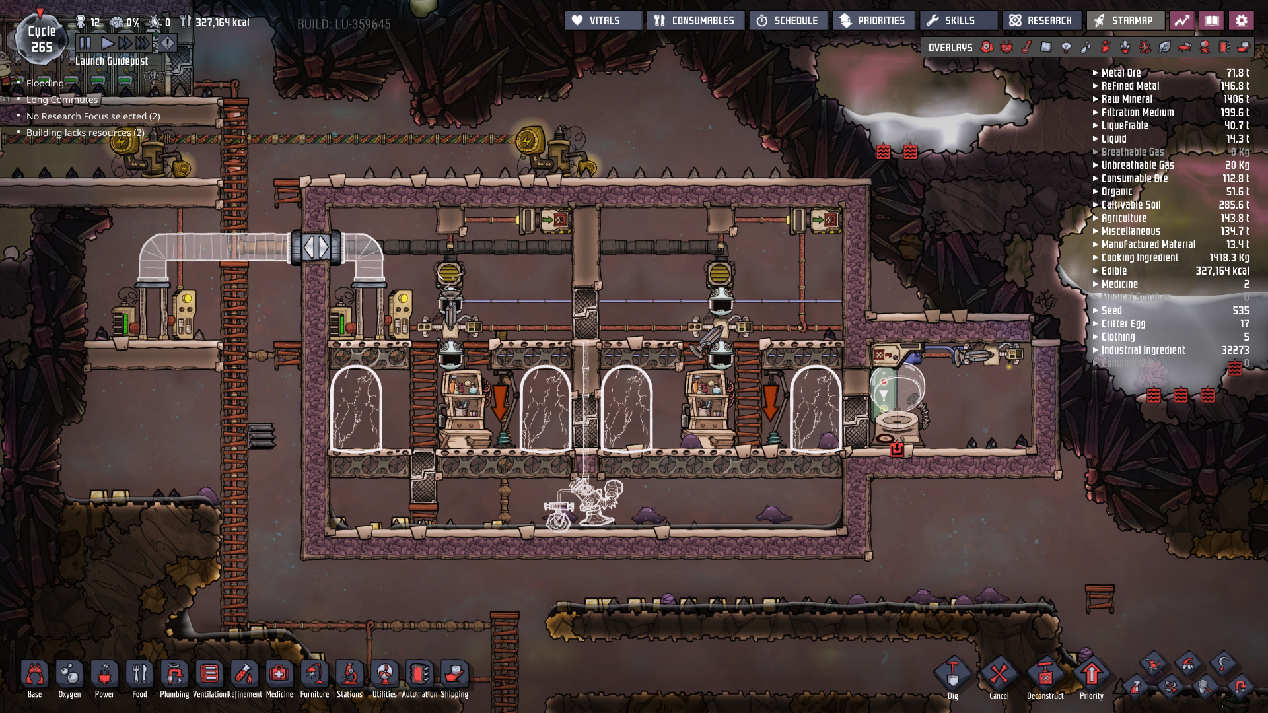Open the Base build category
The height and width of the screenshot is (713, 1268).
[x=35, y=674]
